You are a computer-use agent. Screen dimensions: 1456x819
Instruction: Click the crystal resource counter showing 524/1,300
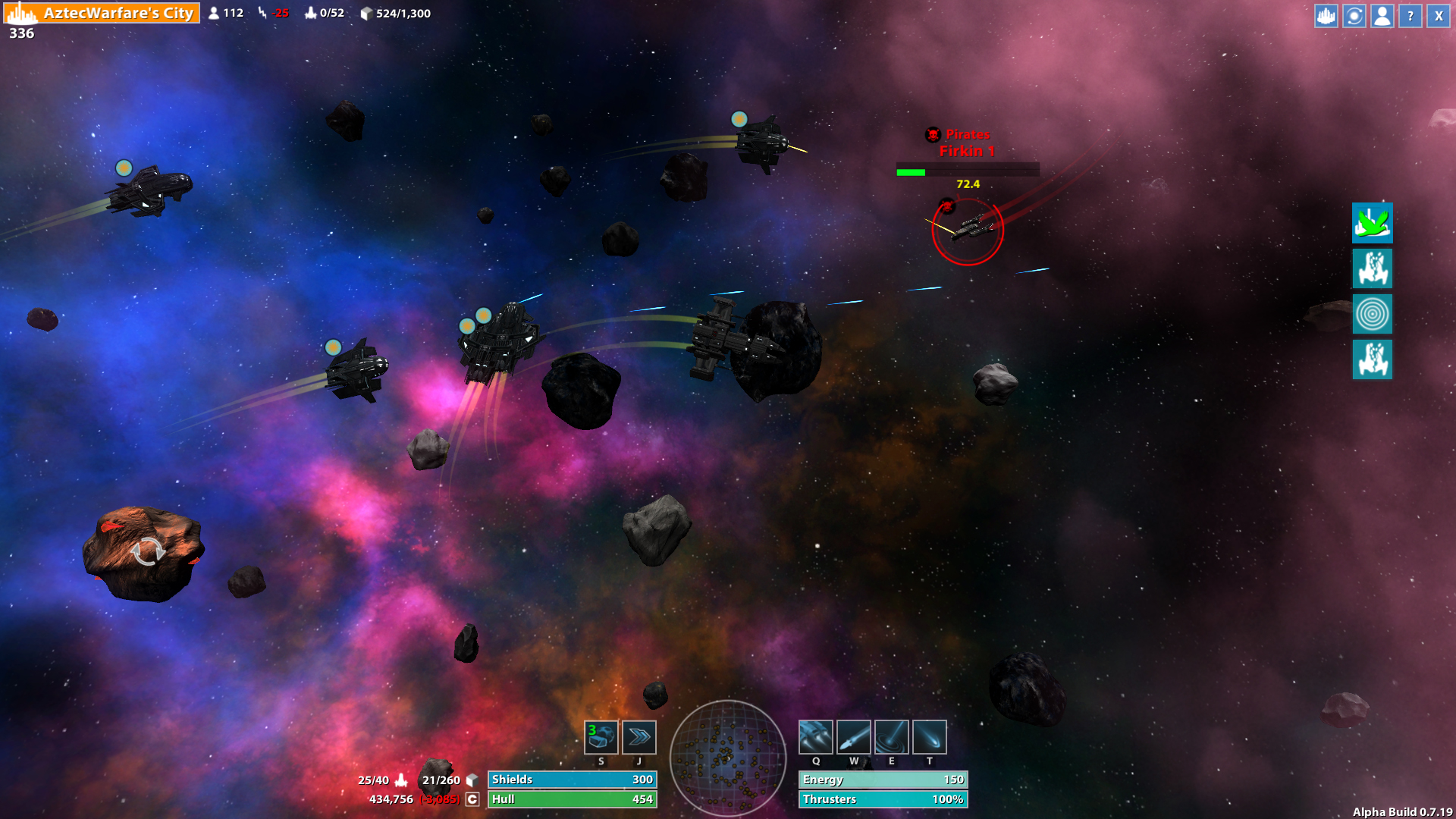(394, 13)
